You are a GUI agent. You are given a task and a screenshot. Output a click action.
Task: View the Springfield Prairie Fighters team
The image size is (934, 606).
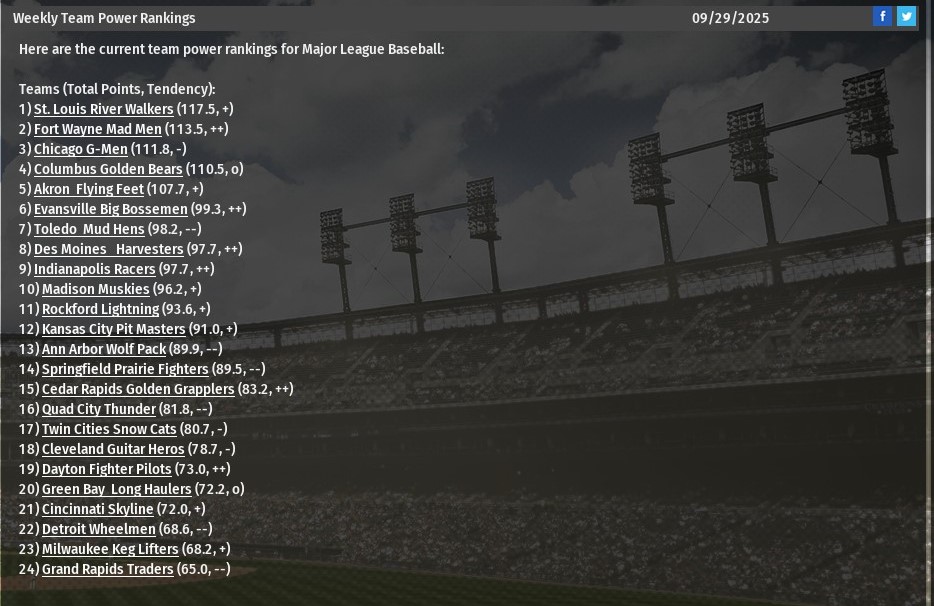pyautogui.click(x=125, y=369)
